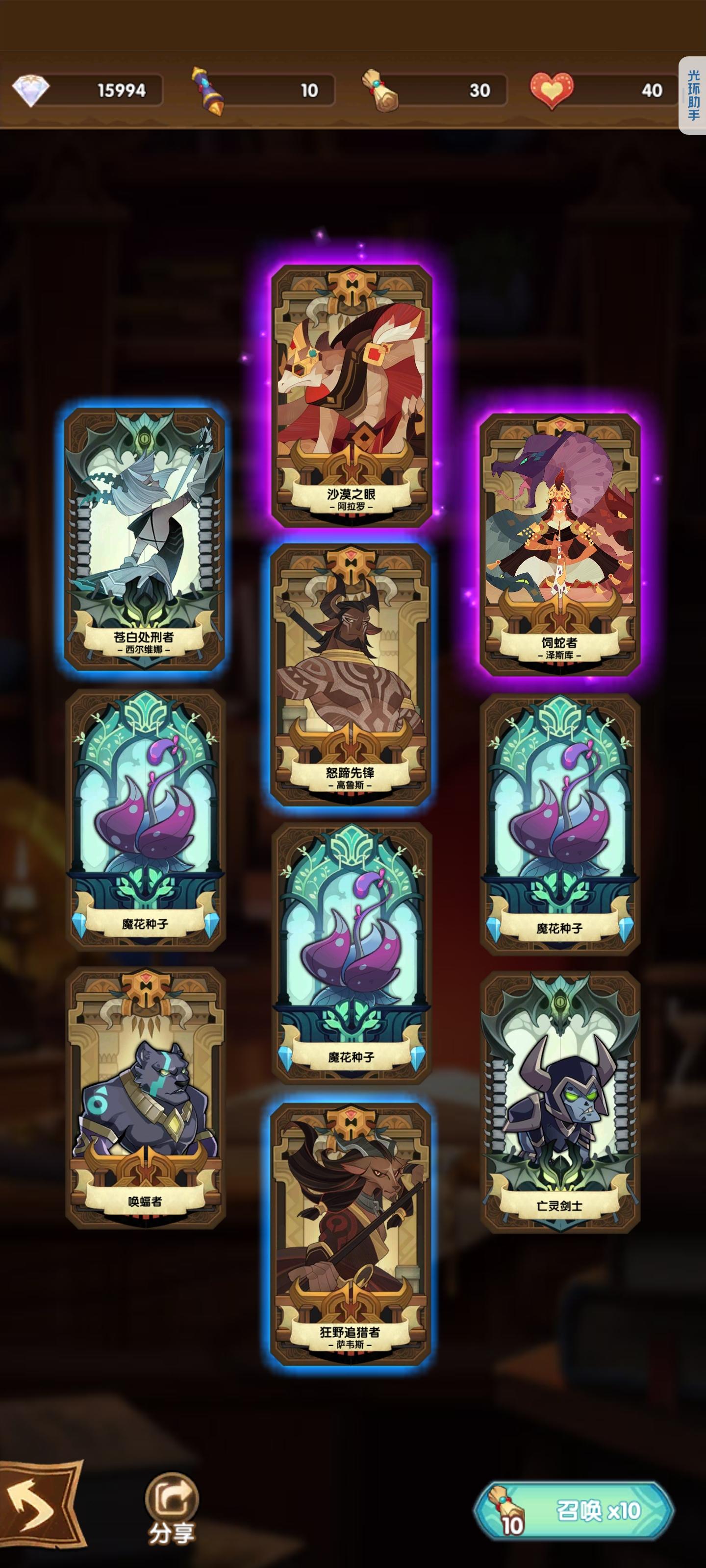Click the red gem icon above the 沙漠之眼 card
706x1568 pixels.
(352, 276)
